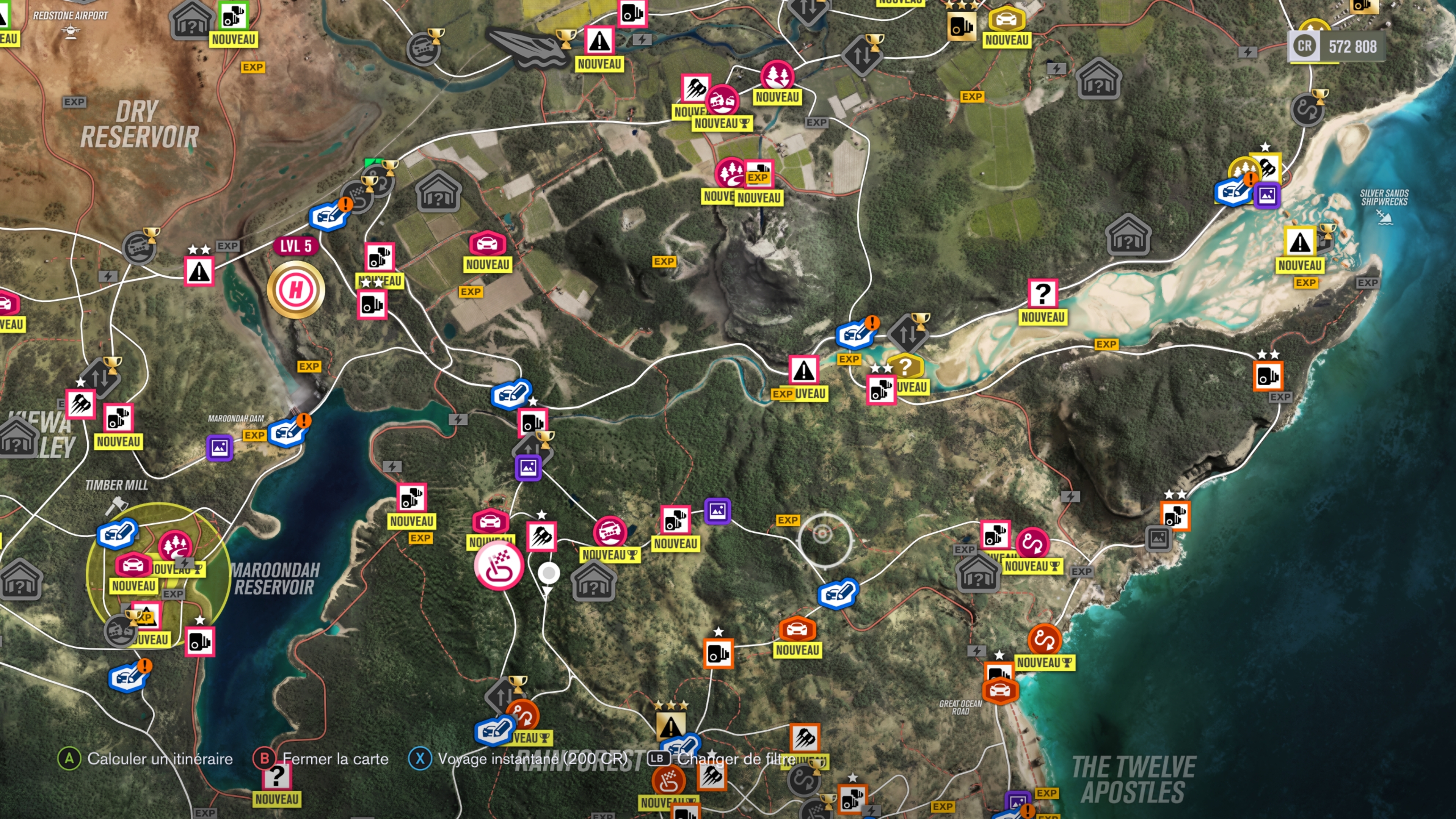The image size is (1456, 819).
Task: Select the yellow question mark hexagon marker
Action: point(905,367)
